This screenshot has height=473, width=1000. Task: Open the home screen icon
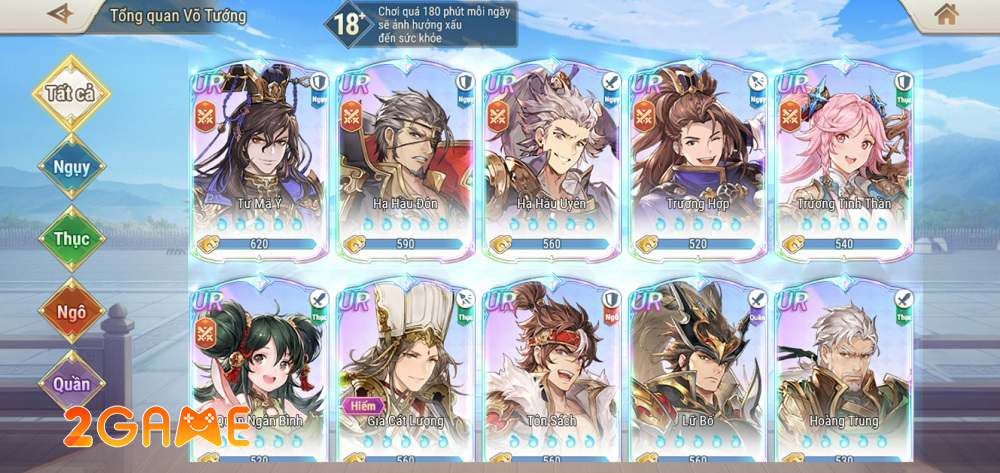[x=945, y=14]
